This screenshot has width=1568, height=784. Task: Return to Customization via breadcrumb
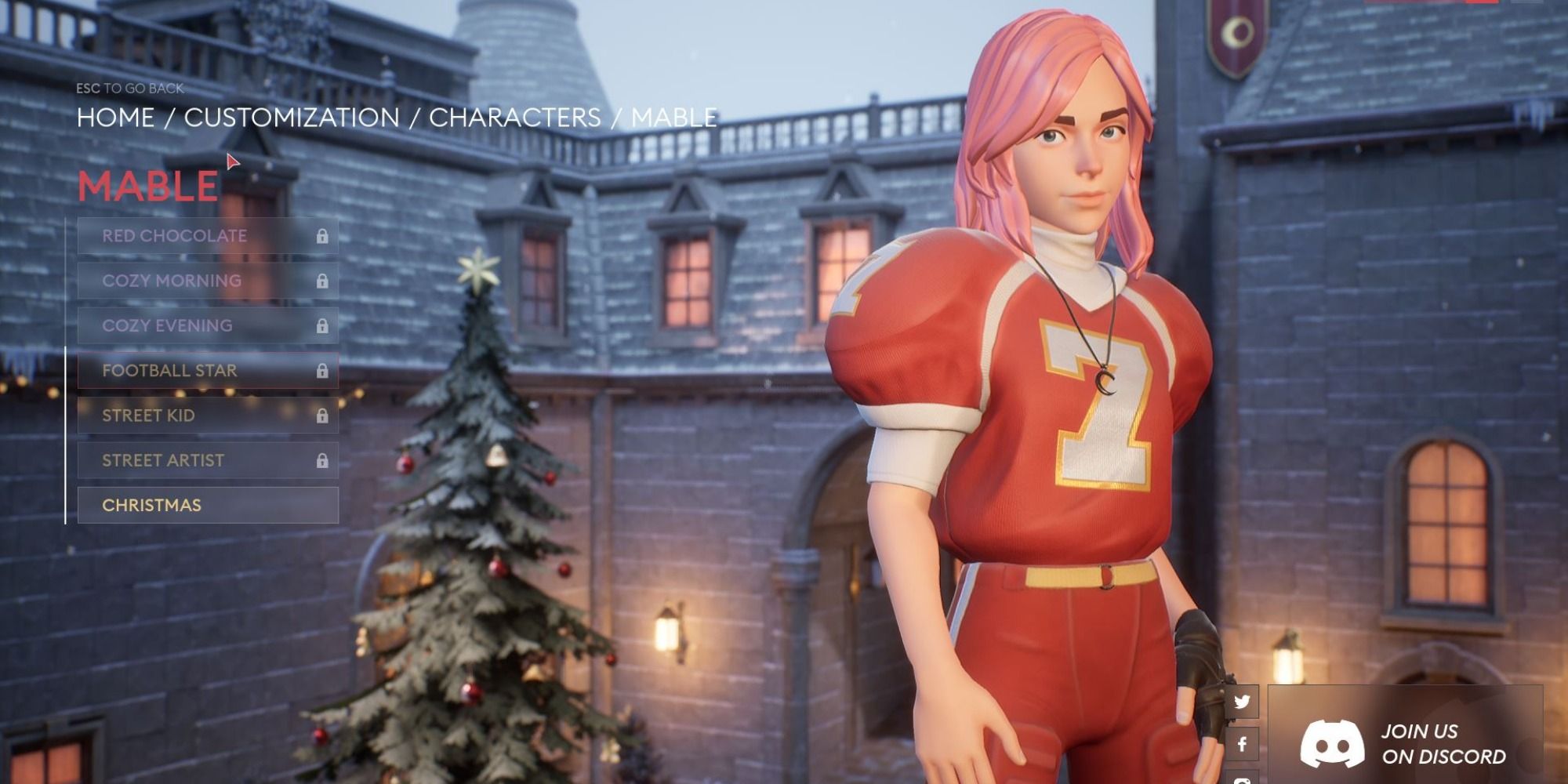tap(292, 118)
